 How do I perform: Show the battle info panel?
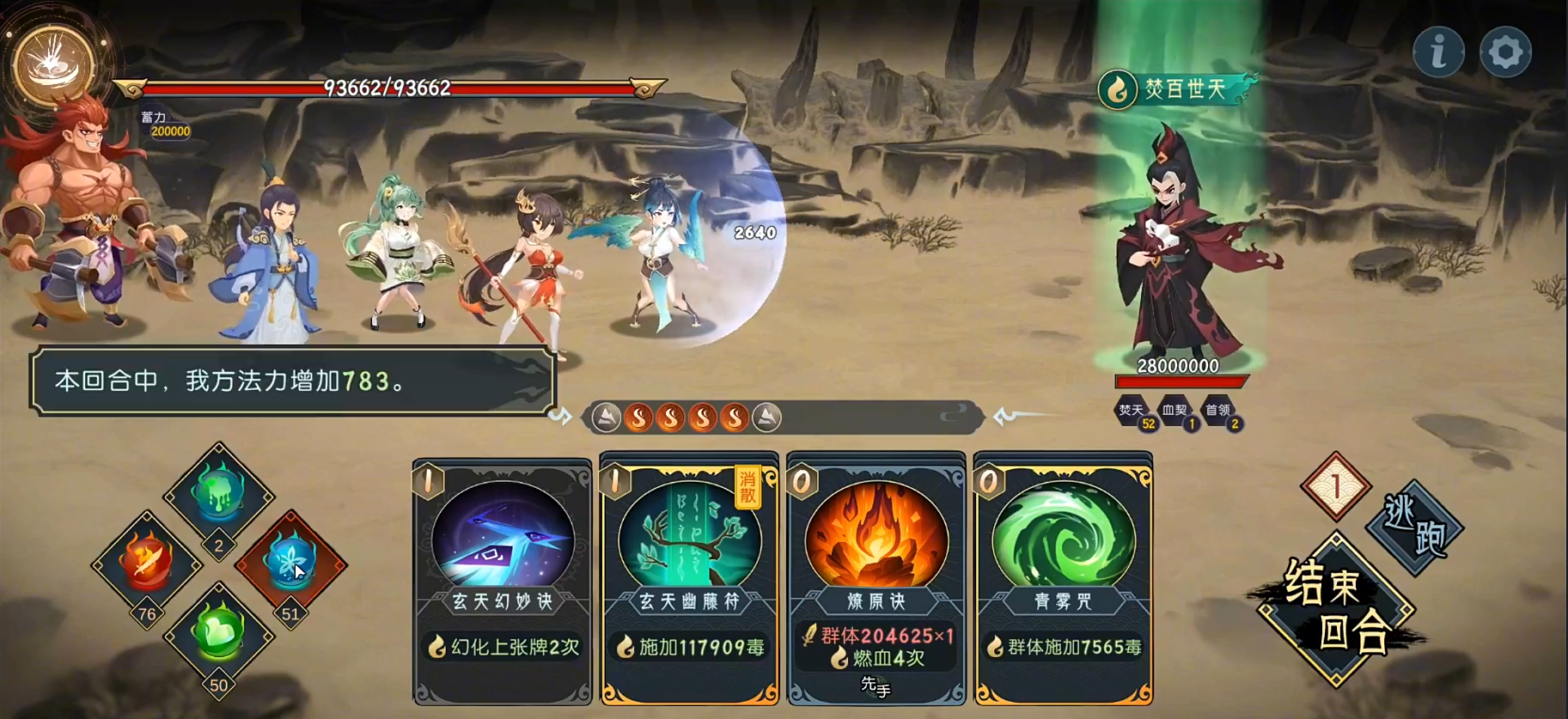point(1438,52)
